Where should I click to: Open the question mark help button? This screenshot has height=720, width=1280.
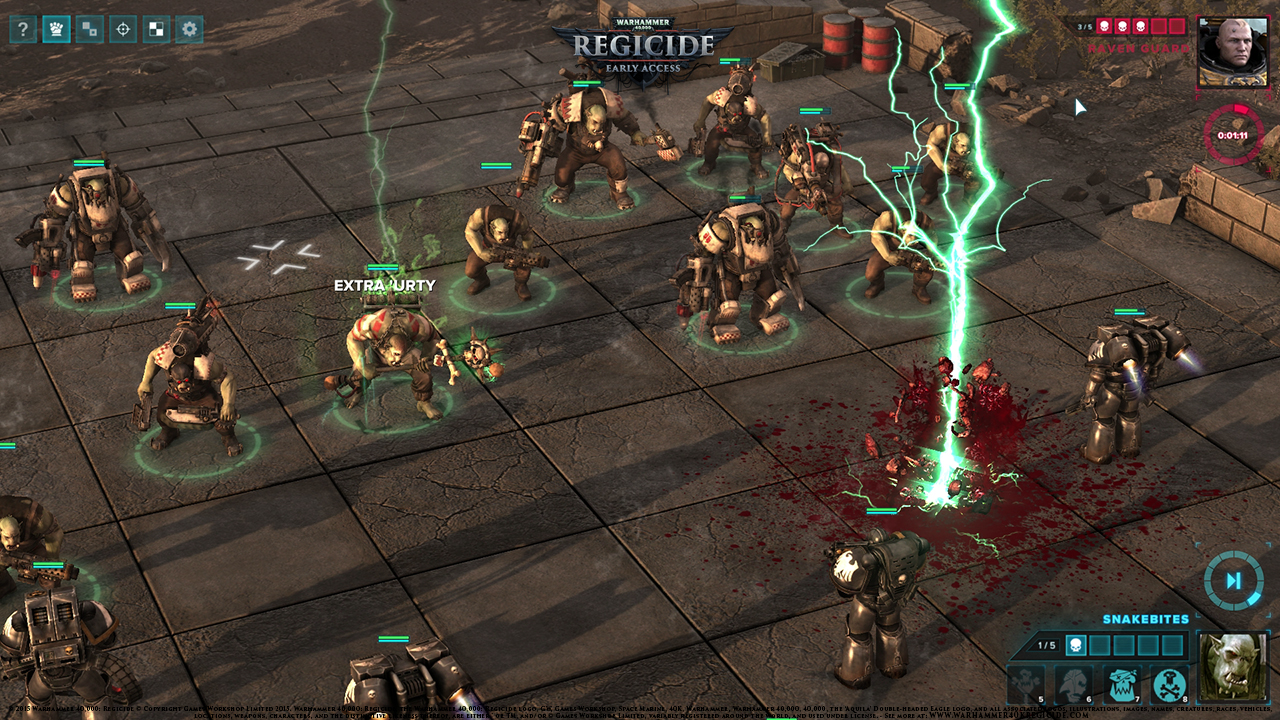tap(23, 29)
